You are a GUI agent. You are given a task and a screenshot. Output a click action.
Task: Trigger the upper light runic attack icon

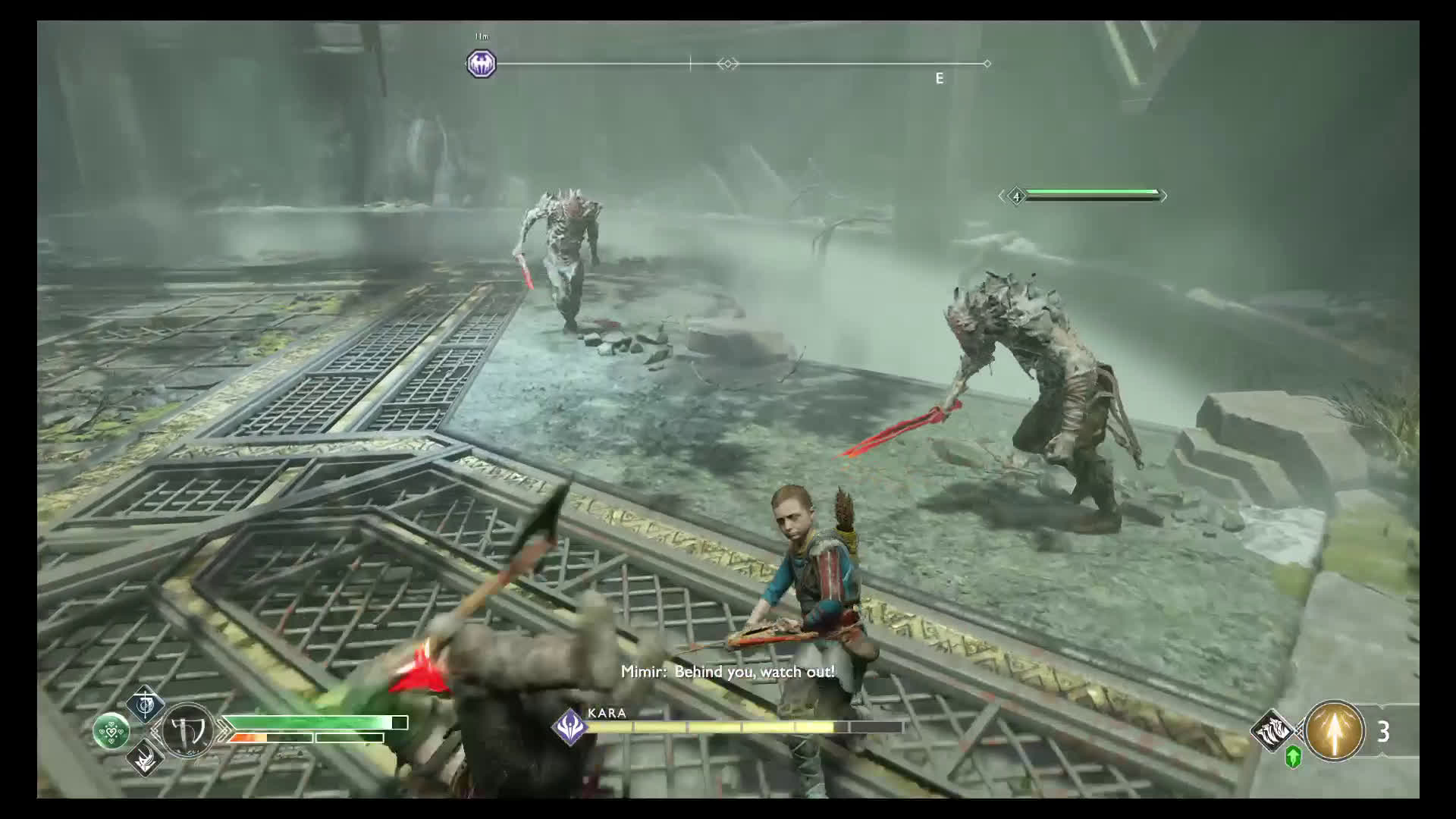click(145, 706)
